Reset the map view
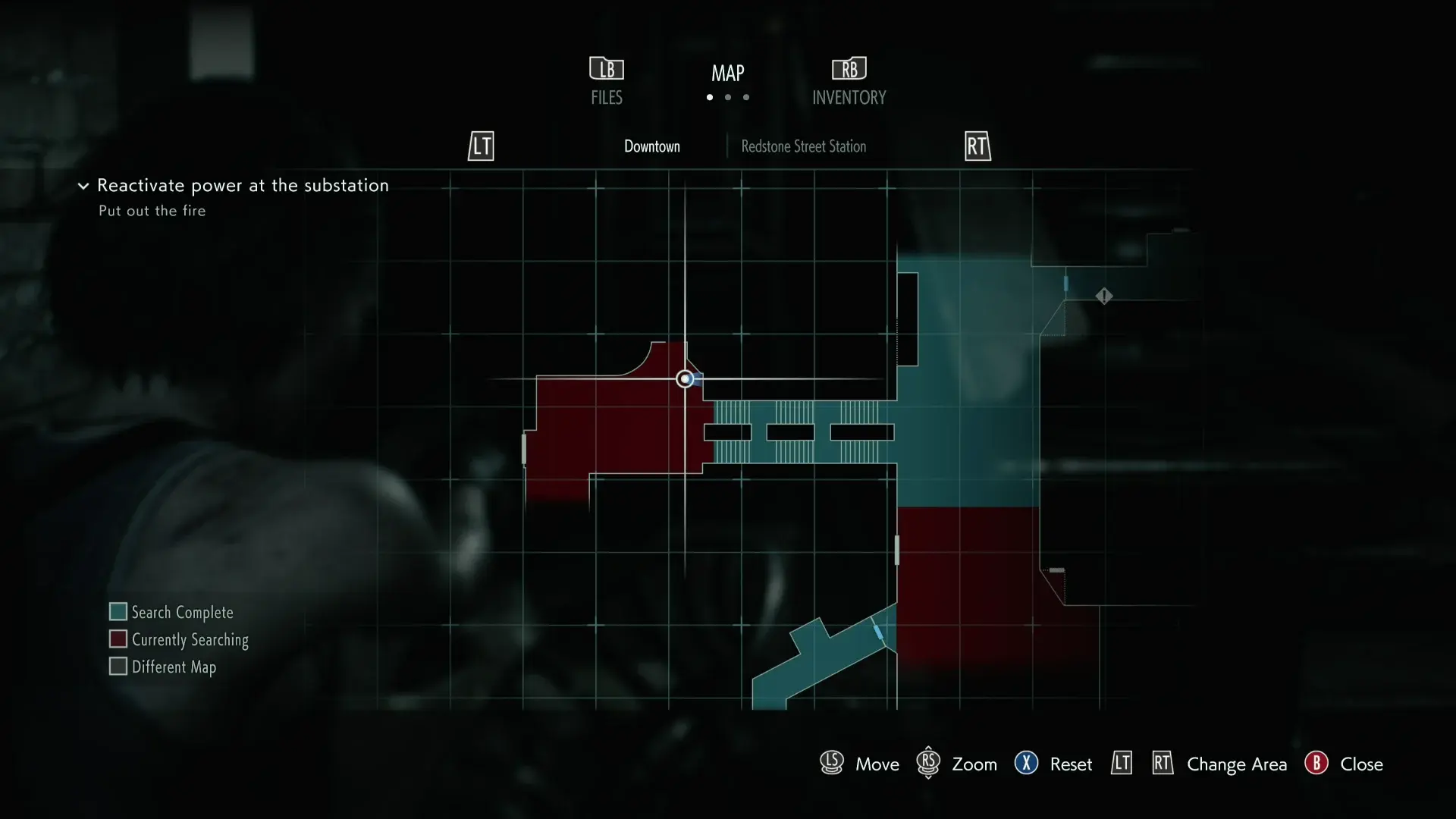Viewport: 1456px width, 819px height. coord(1054,764)
